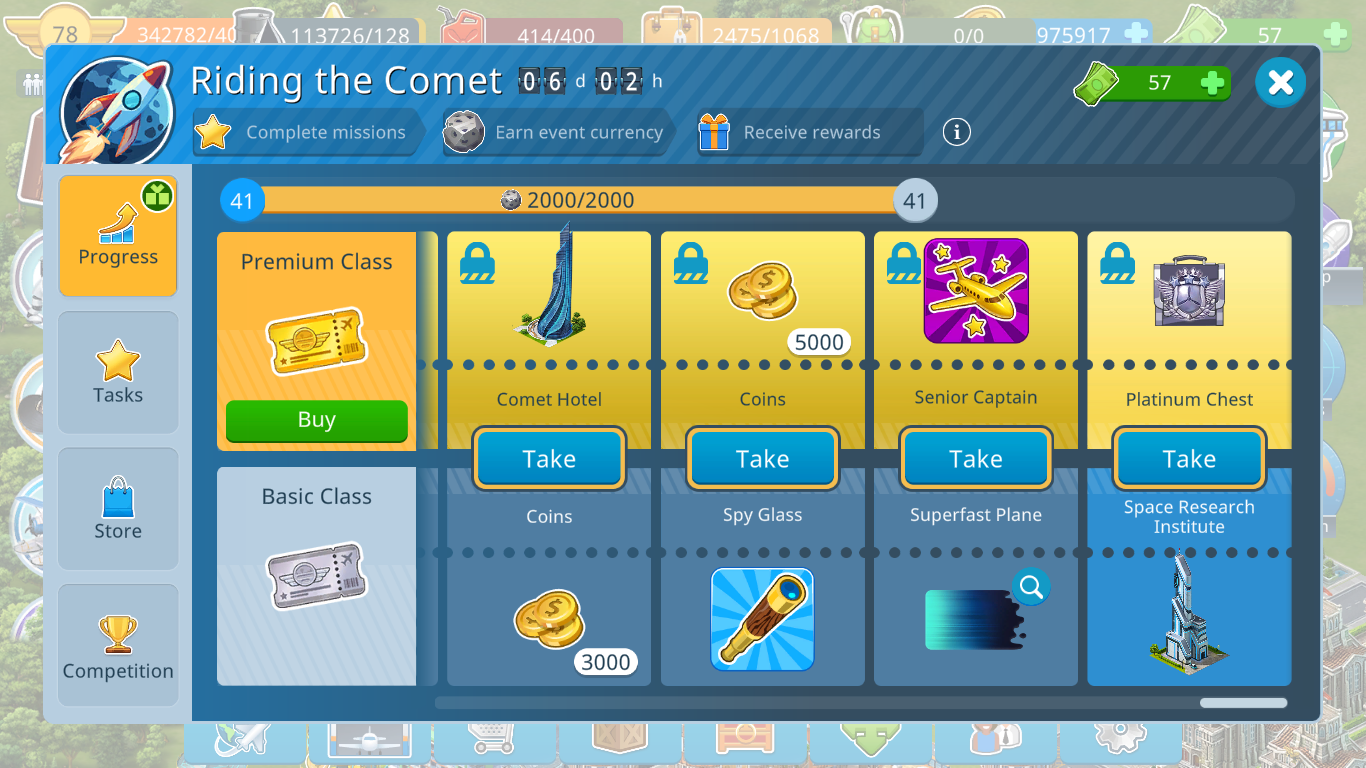The width and height of the screenshot is (1366, 768).
Task: Inspect Superfast Plane with magnifier icon
Action: click(x=1030, y=586)
